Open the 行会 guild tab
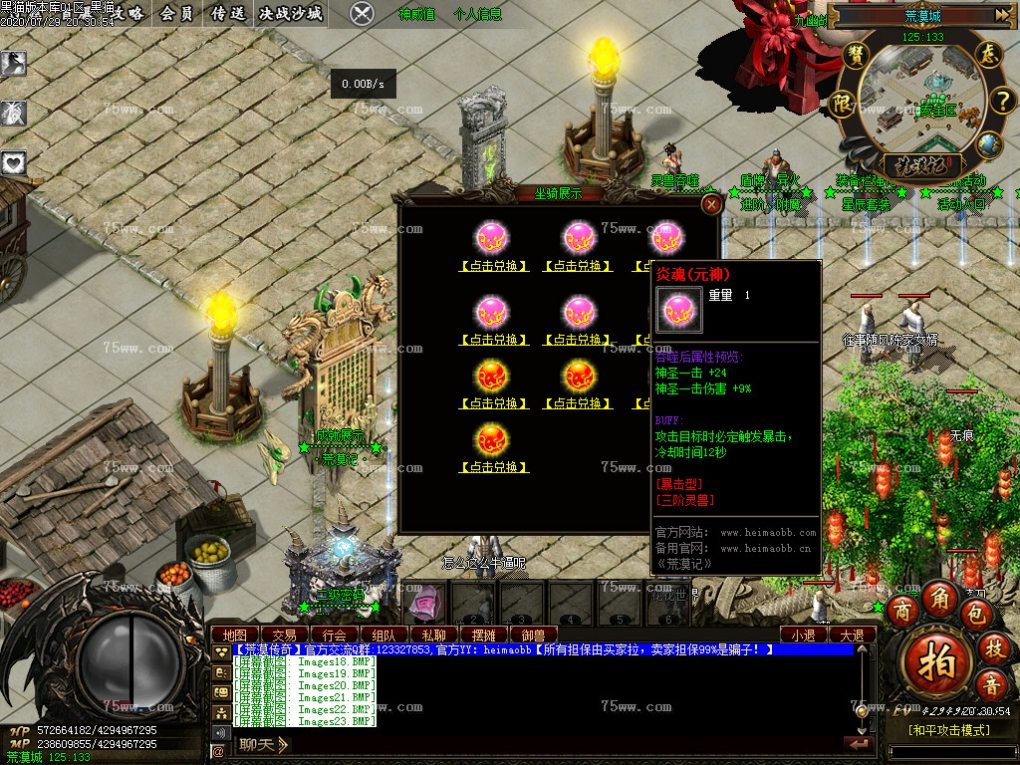This screenshot has width=1020, height=765. tap(334, 635)
